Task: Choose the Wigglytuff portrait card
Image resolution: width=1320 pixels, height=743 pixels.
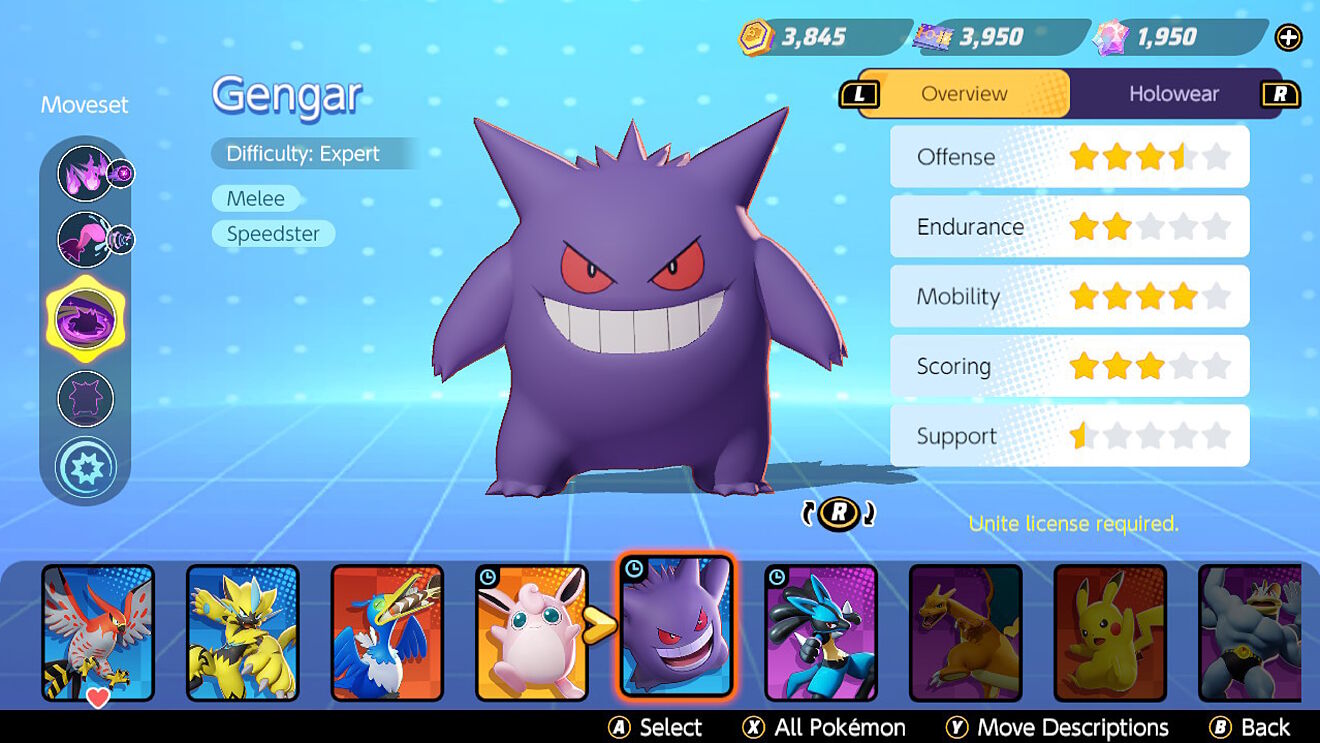Action: click(532, 632)
